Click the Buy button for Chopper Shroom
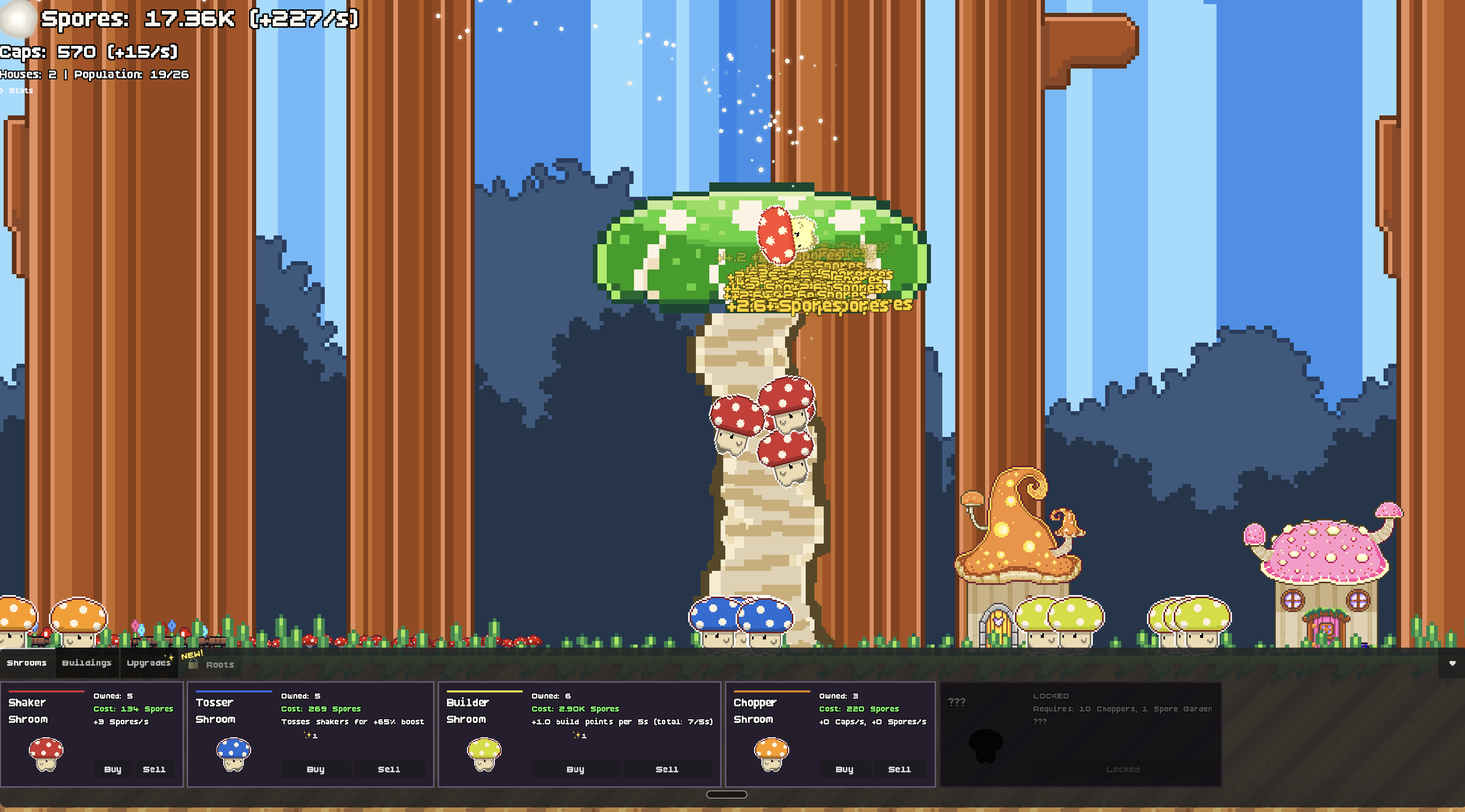Image resolution: width=1465 pixels, height=812 pixels. point(845,770)
